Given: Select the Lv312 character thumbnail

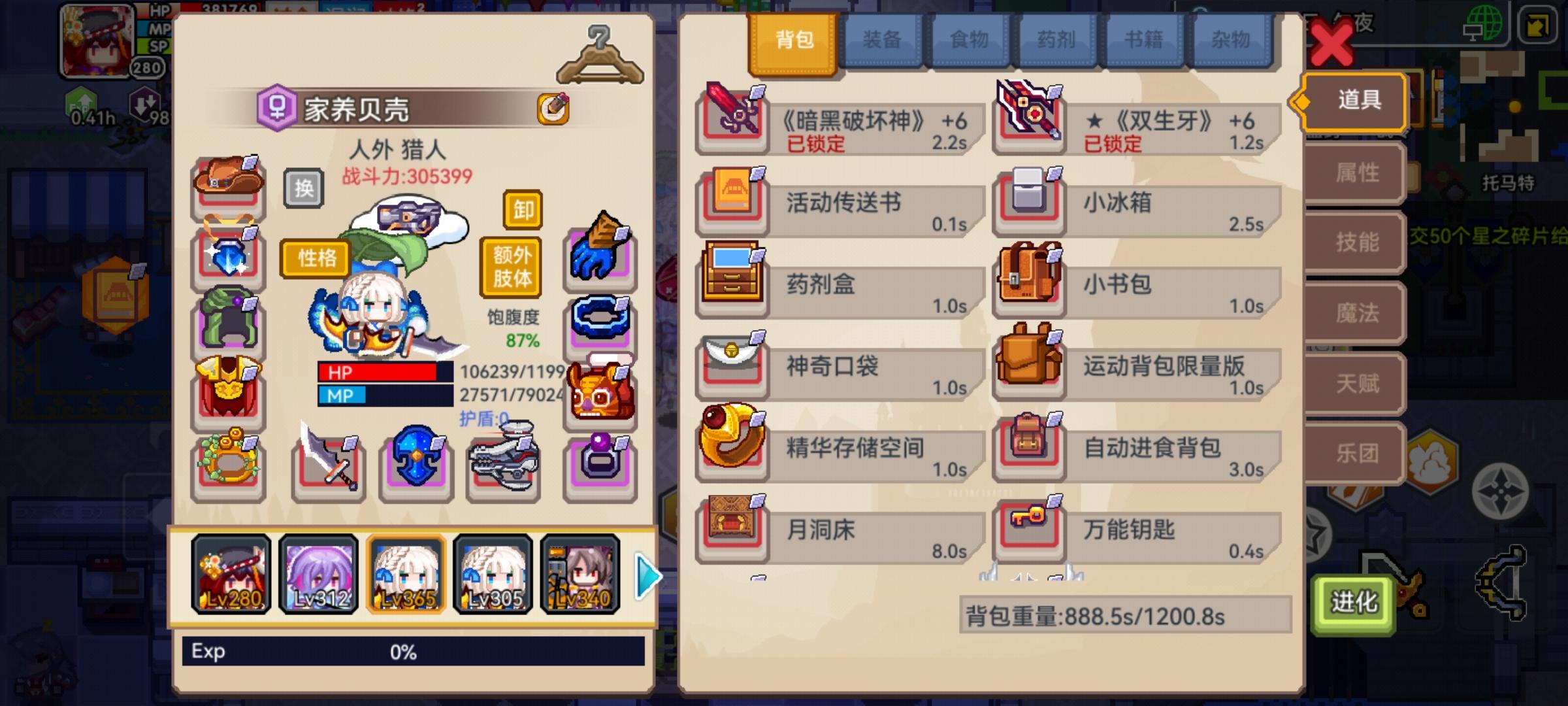Looking at the screenshot, I should click(318, 574).
